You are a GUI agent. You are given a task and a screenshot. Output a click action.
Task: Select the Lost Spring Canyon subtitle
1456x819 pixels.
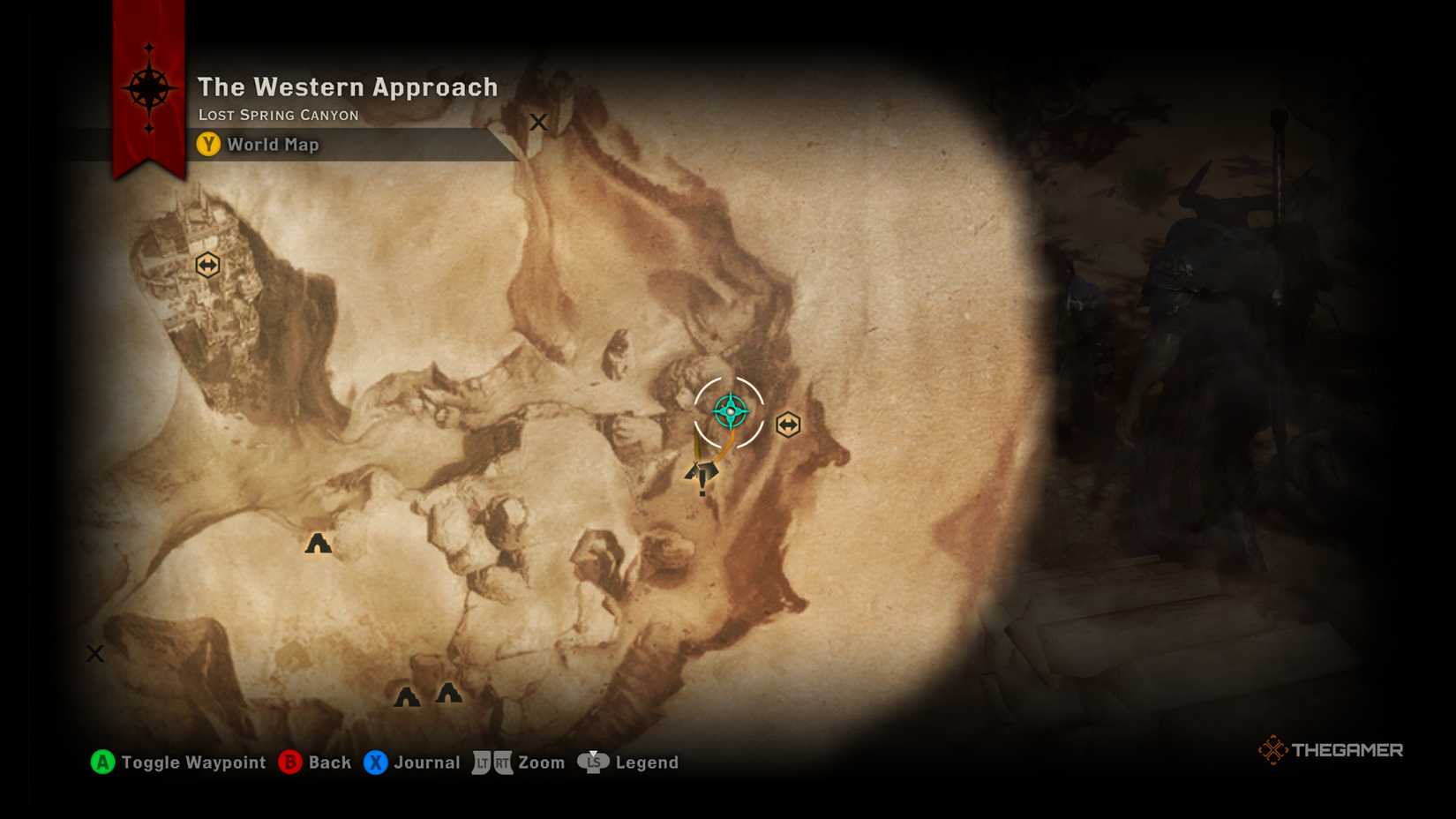coord(278,115)
